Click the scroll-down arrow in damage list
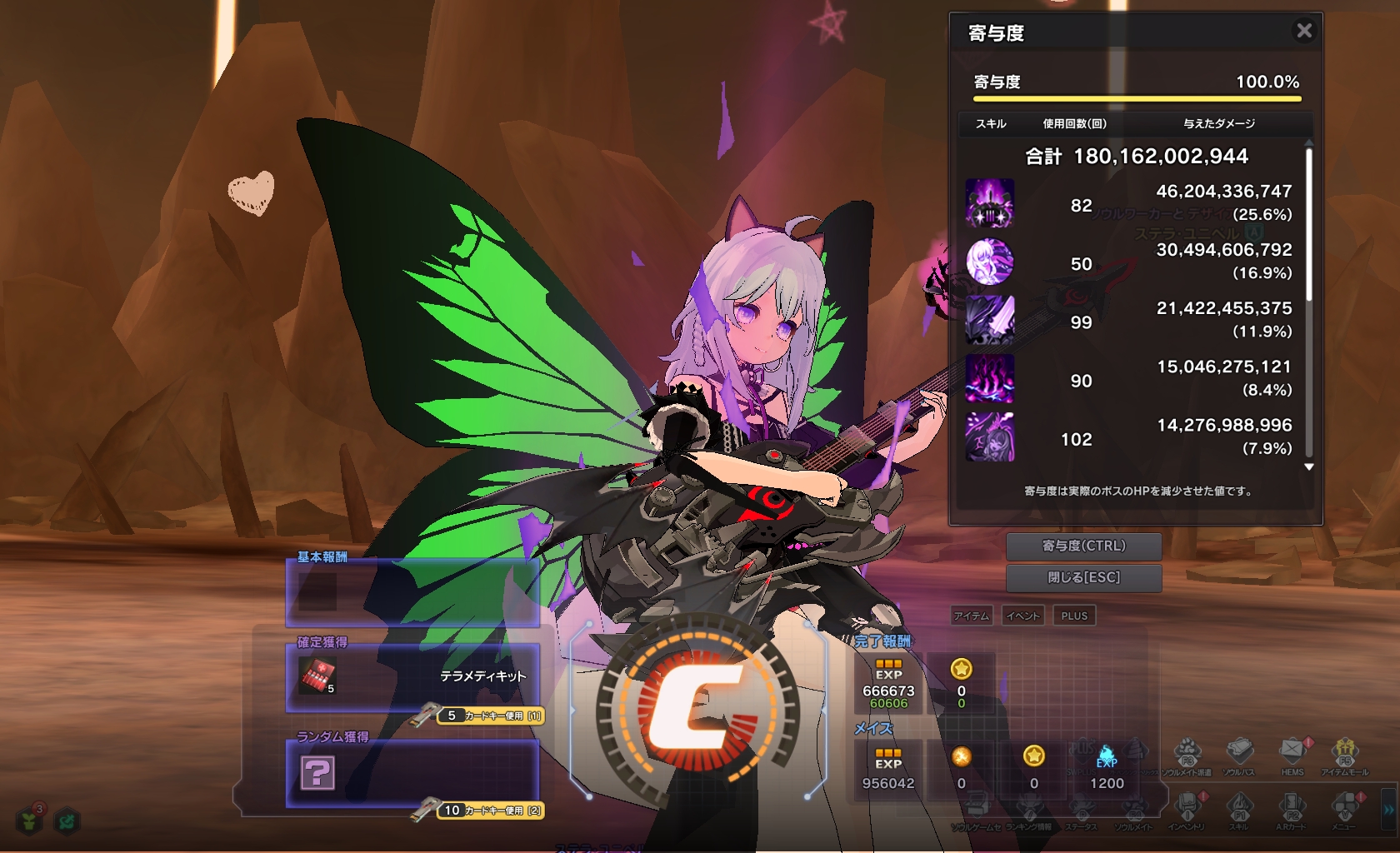This screenshot has width=1400, height=853. click(x=1309, y=467)
